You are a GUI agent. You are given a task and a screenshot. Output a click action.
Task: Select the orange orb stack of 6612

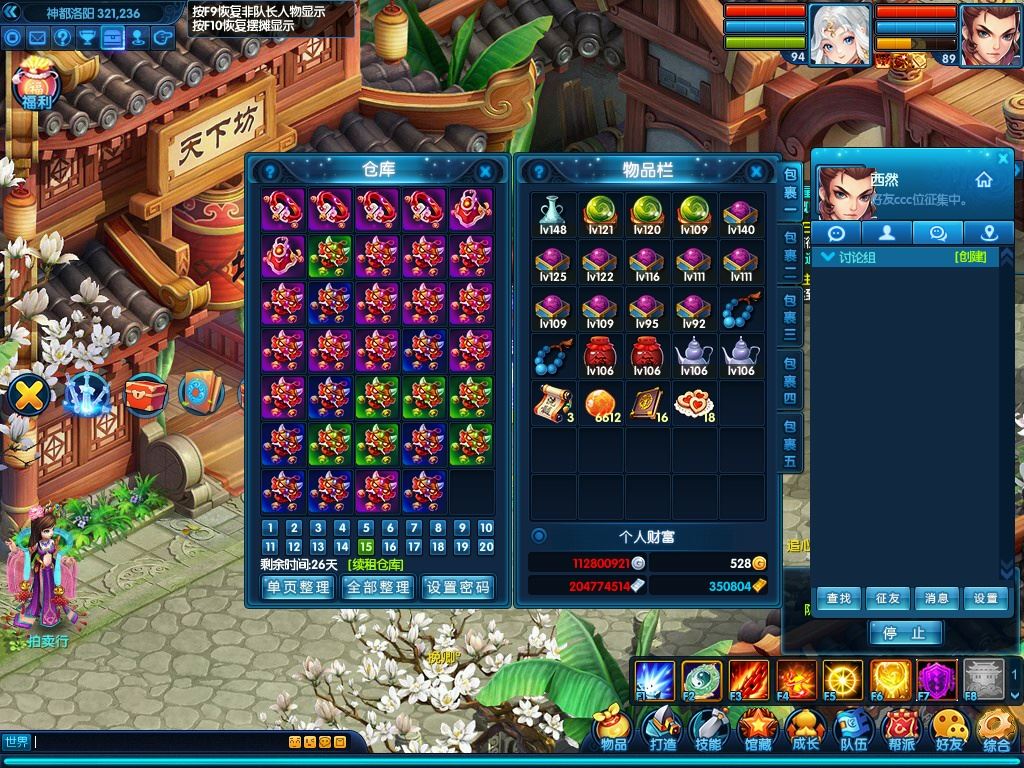coord(600,403)
